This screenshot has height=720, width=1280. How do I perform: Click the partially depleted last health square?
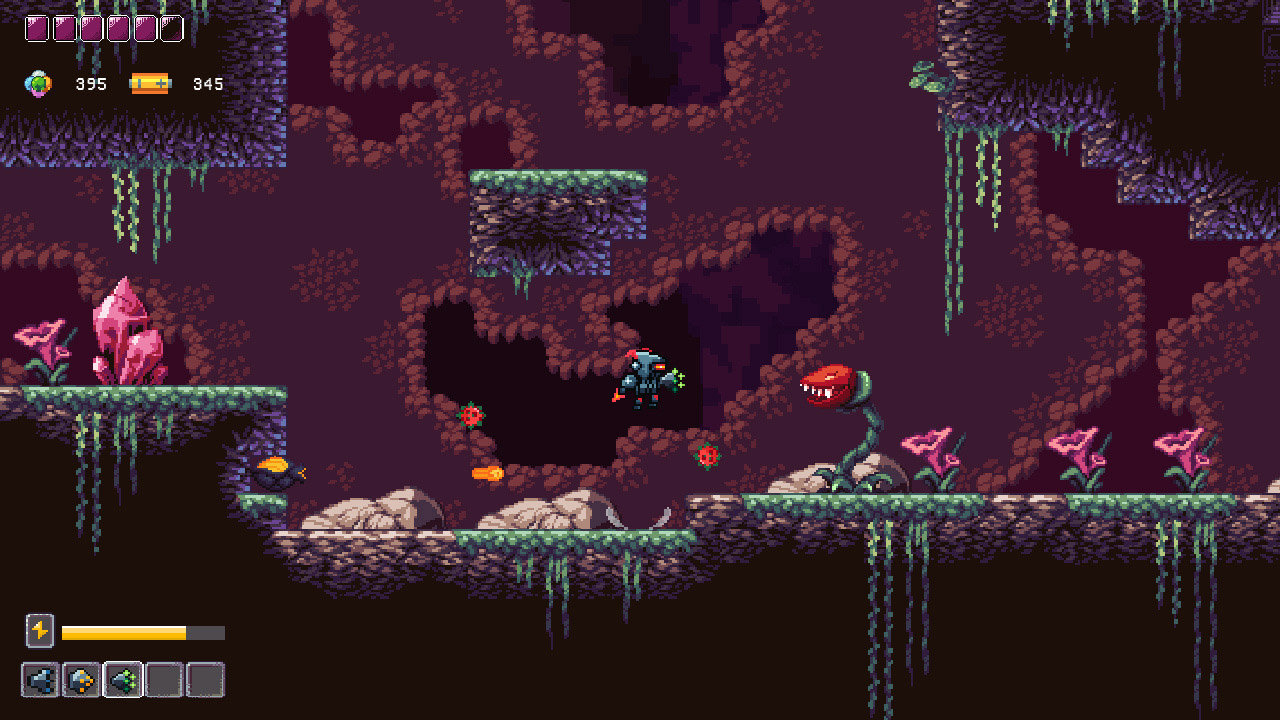click(170, 28)
